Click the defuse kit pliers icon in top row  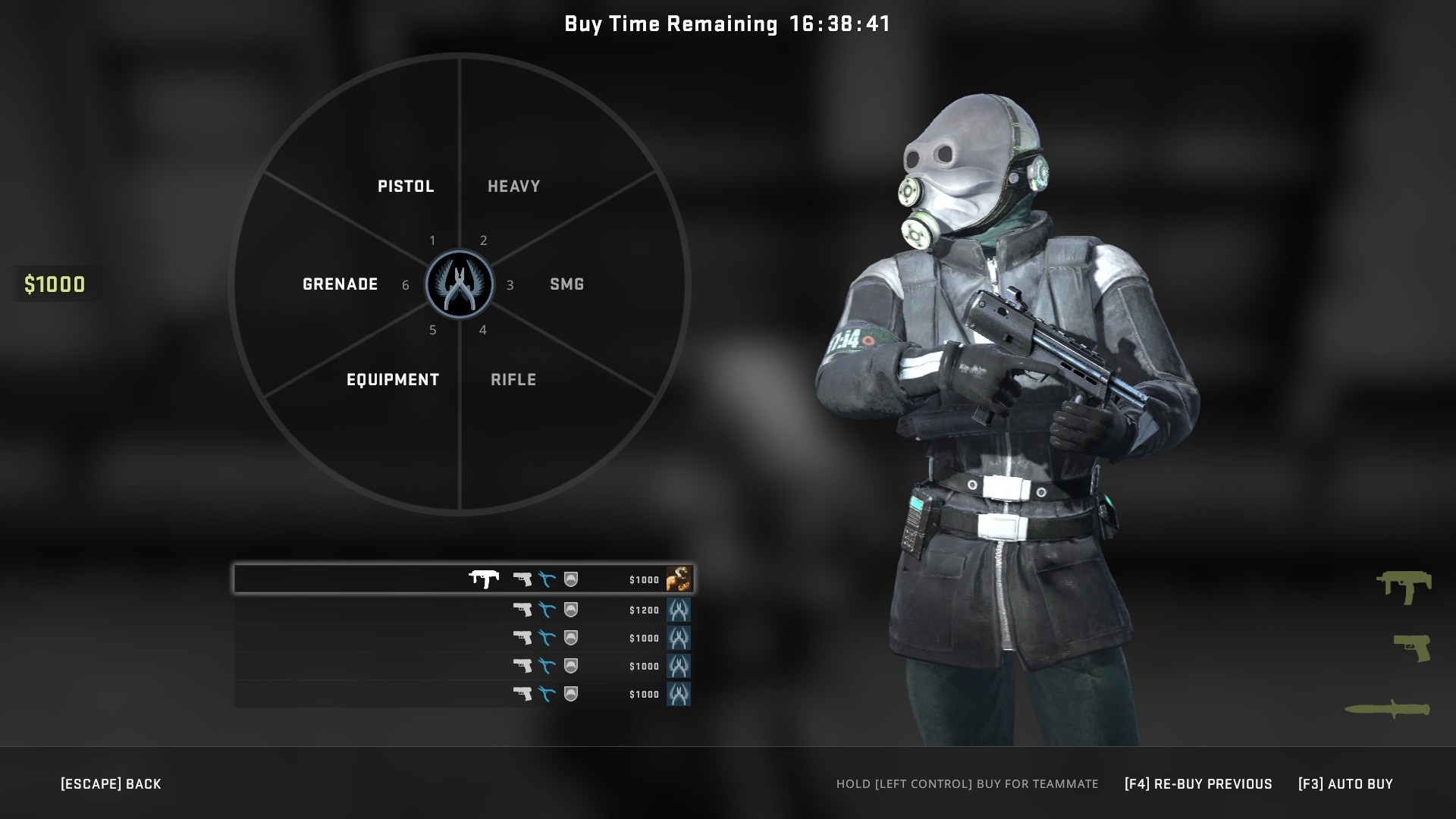[x=545, y=579]
